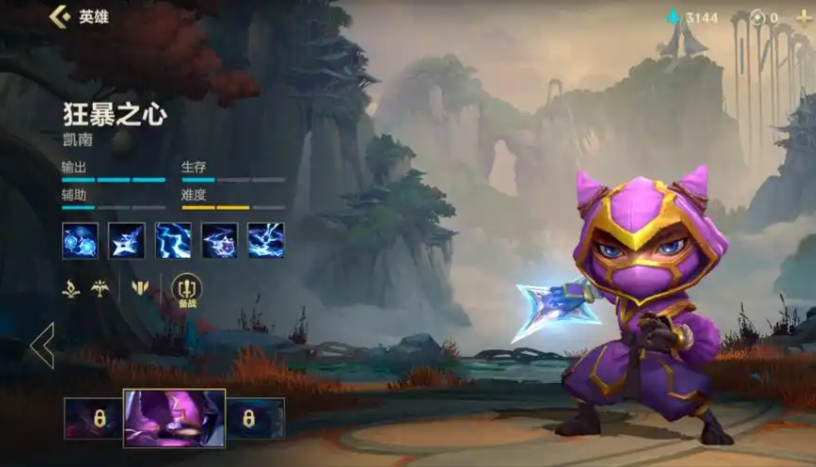Tap the winged role icon

(99, 290)
